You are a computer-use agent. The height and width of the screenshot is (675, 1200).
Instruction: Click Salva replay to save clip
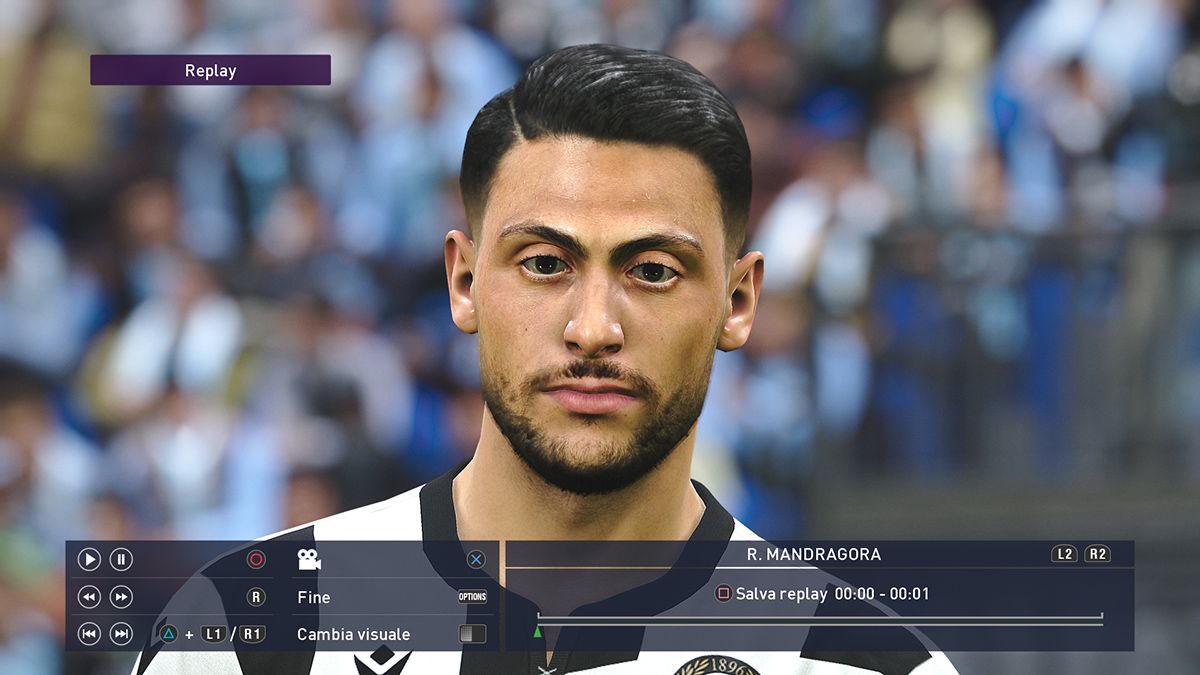click(x=780, y=594)
